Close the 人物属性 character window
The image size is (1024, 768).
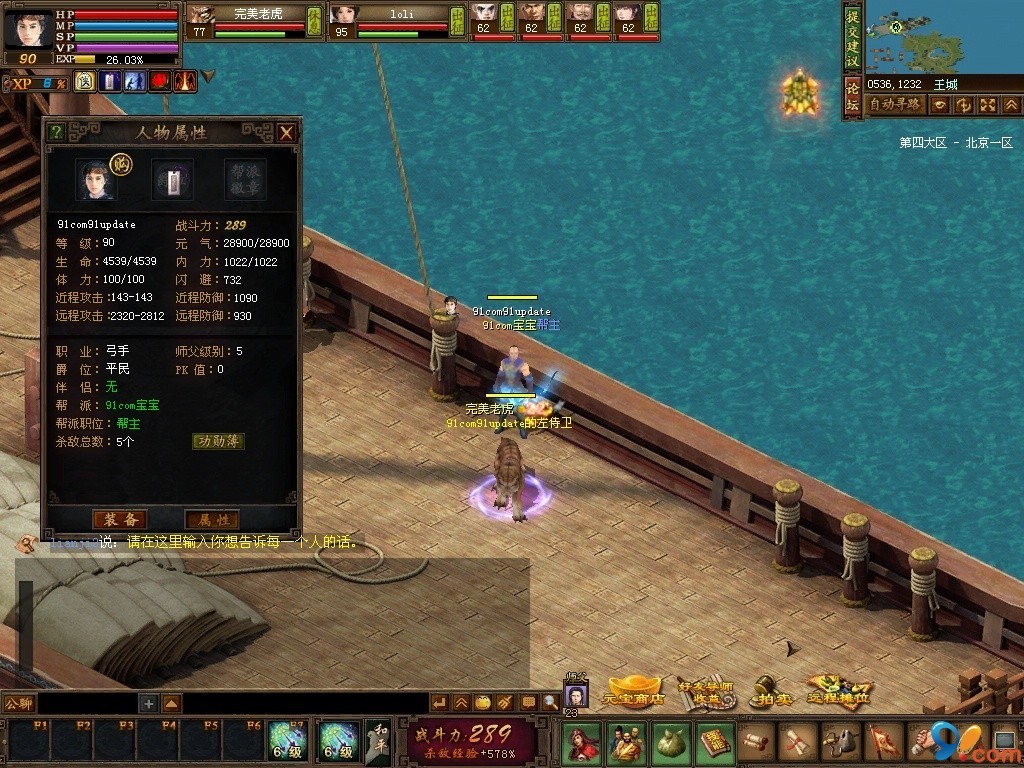click(x=286, y=132)
